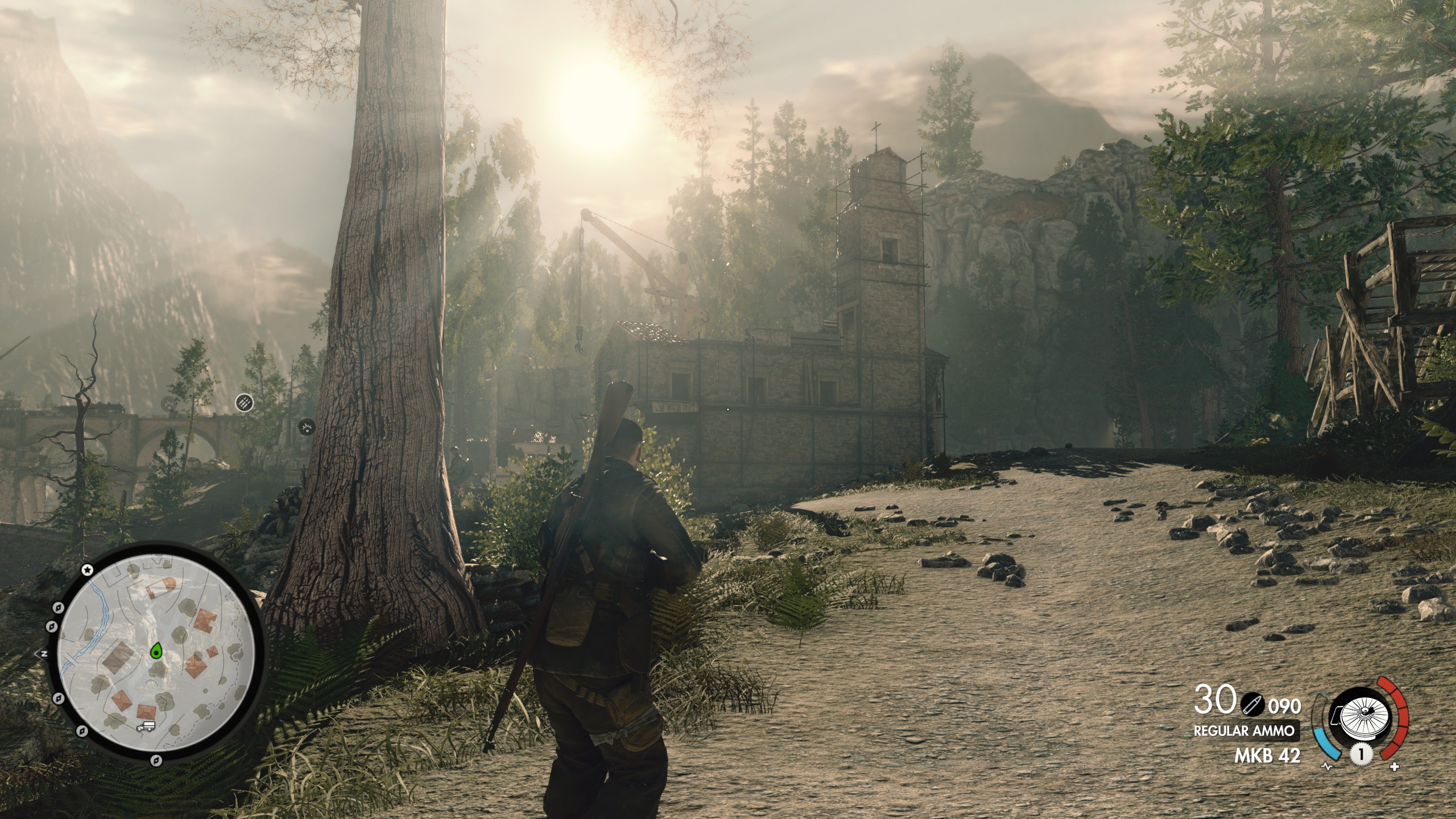
Task: Click the N compass arrow on minimap edge
Action: pyautogui.click(x=42, y=653)
